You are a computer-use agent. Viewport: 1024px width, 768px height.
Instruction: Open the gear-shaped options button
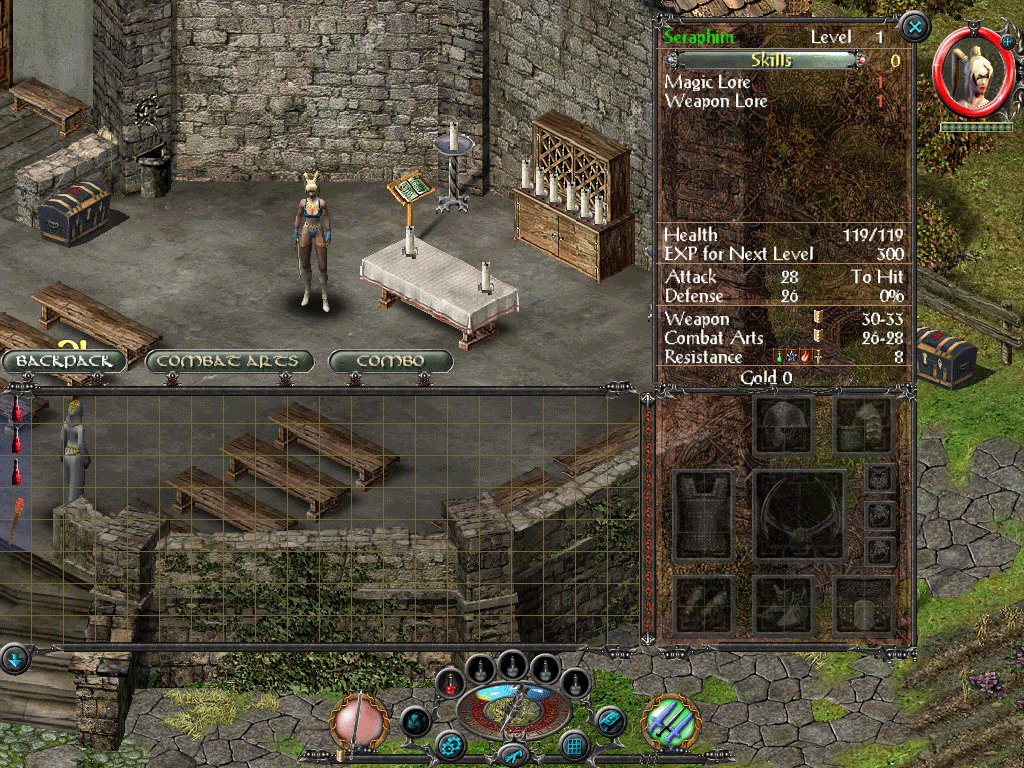[x=450, y=744]
